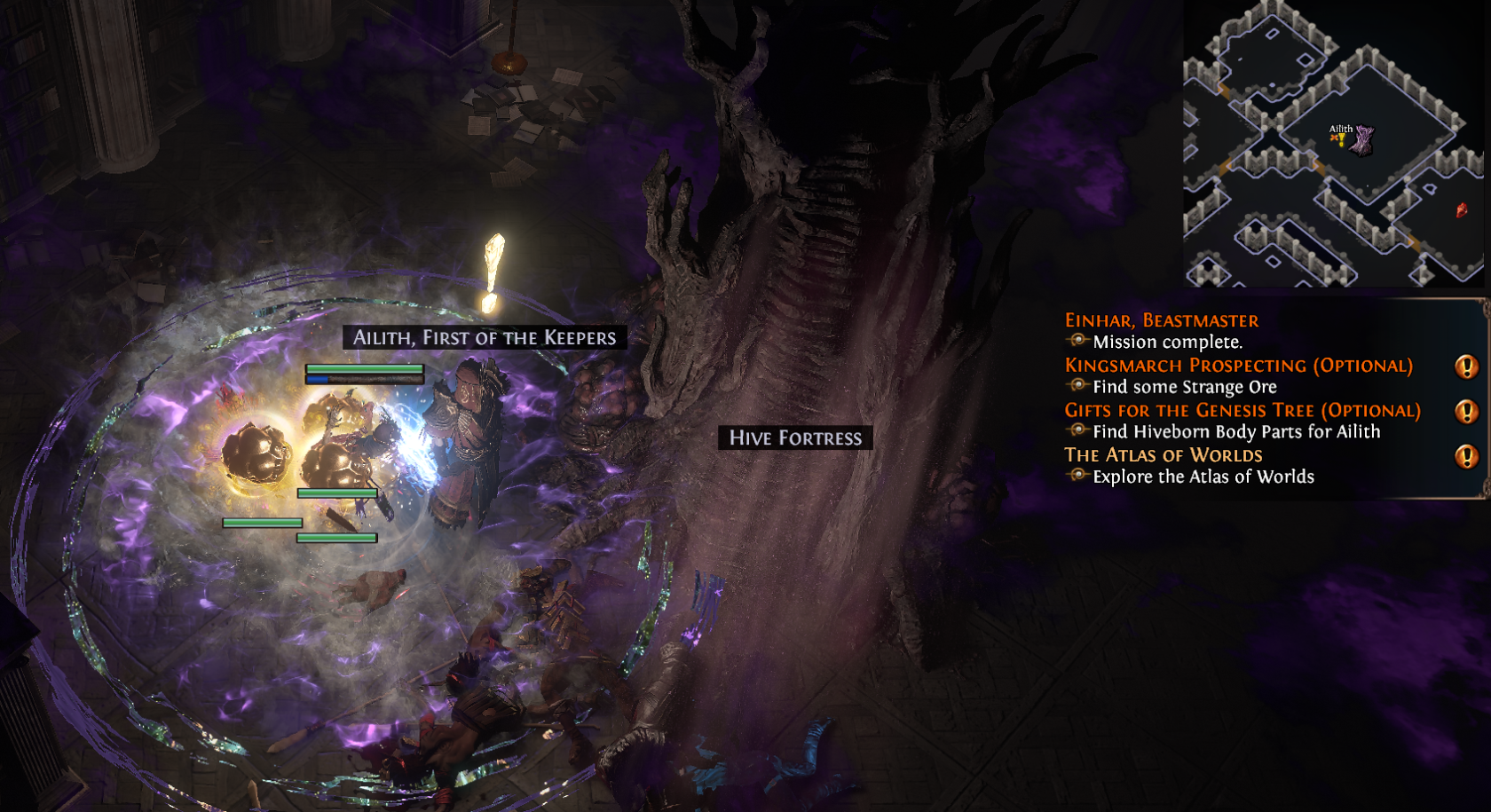The image size is (1491, 812).
Task: Select the Kingsmarch Prospecting quest title
Action: pyautogui.click(x=1238, y=366)
